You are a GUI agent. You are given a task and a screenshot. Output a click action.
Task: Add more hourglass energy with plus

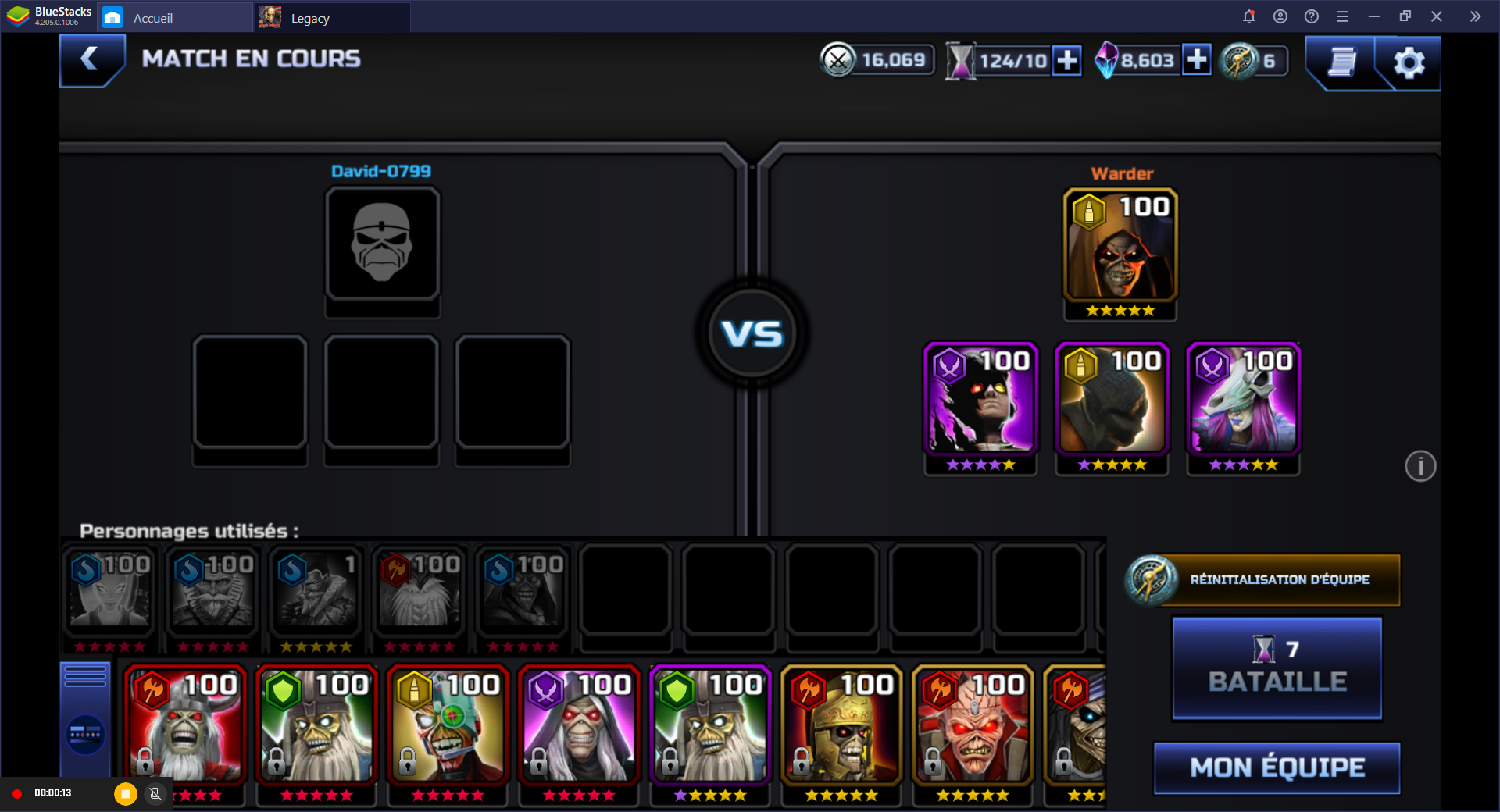tap(1066, 60)
